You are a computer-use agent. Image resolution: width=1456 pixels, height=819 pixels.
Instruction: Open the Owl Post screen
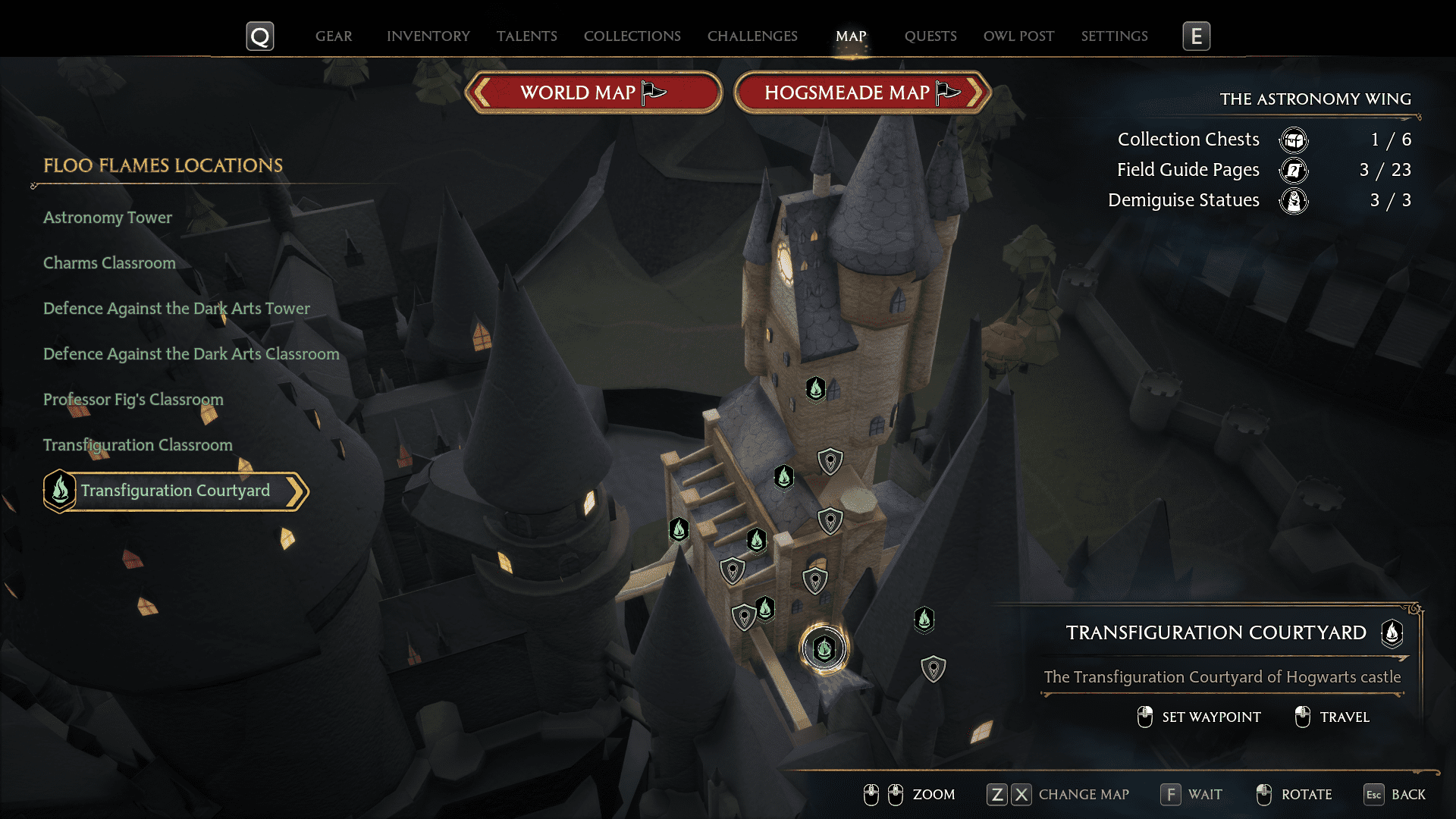point(1018,36)
